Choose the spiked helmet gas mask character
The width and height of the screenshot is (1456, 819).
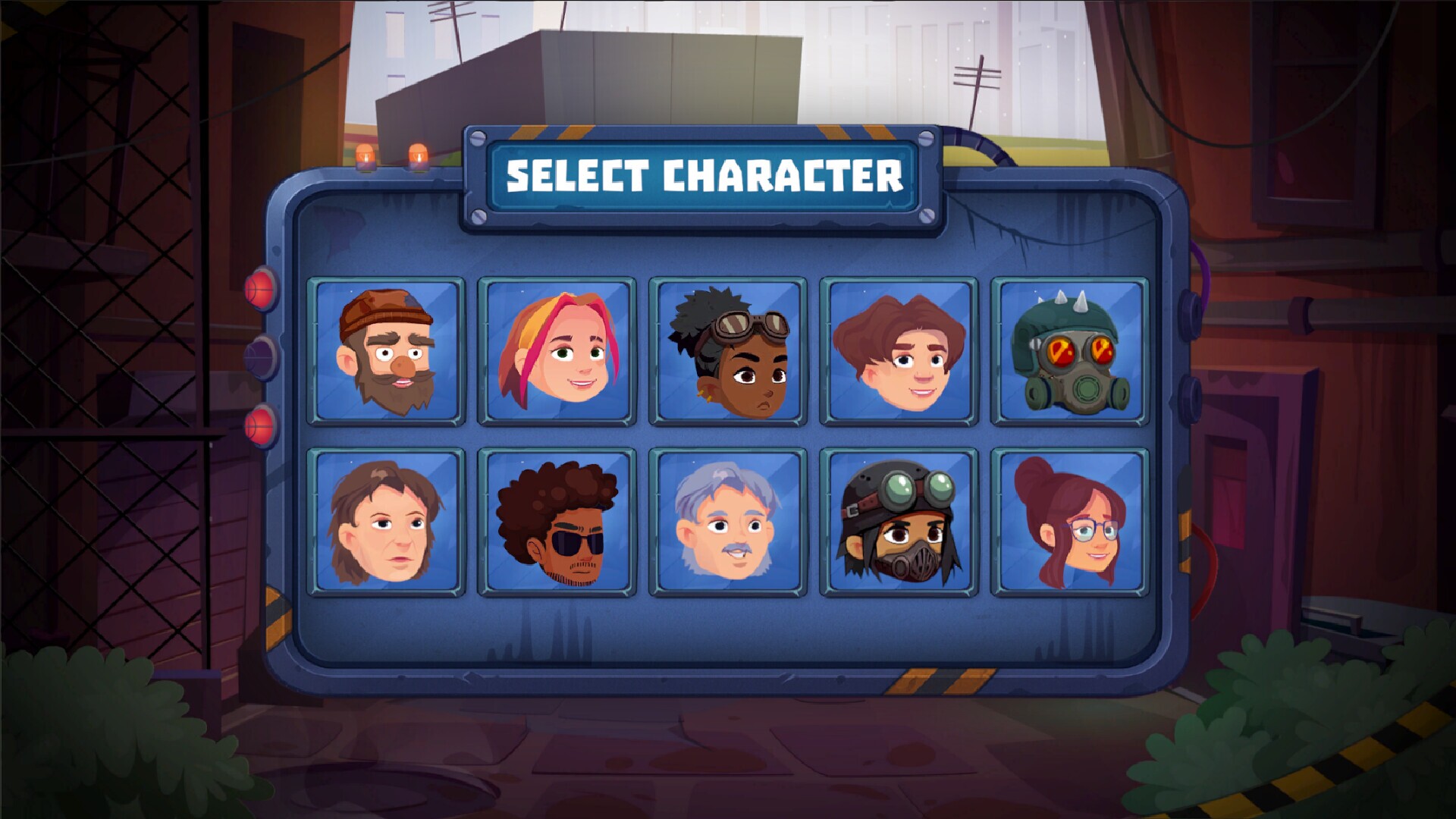click(x=1070, y=351)
